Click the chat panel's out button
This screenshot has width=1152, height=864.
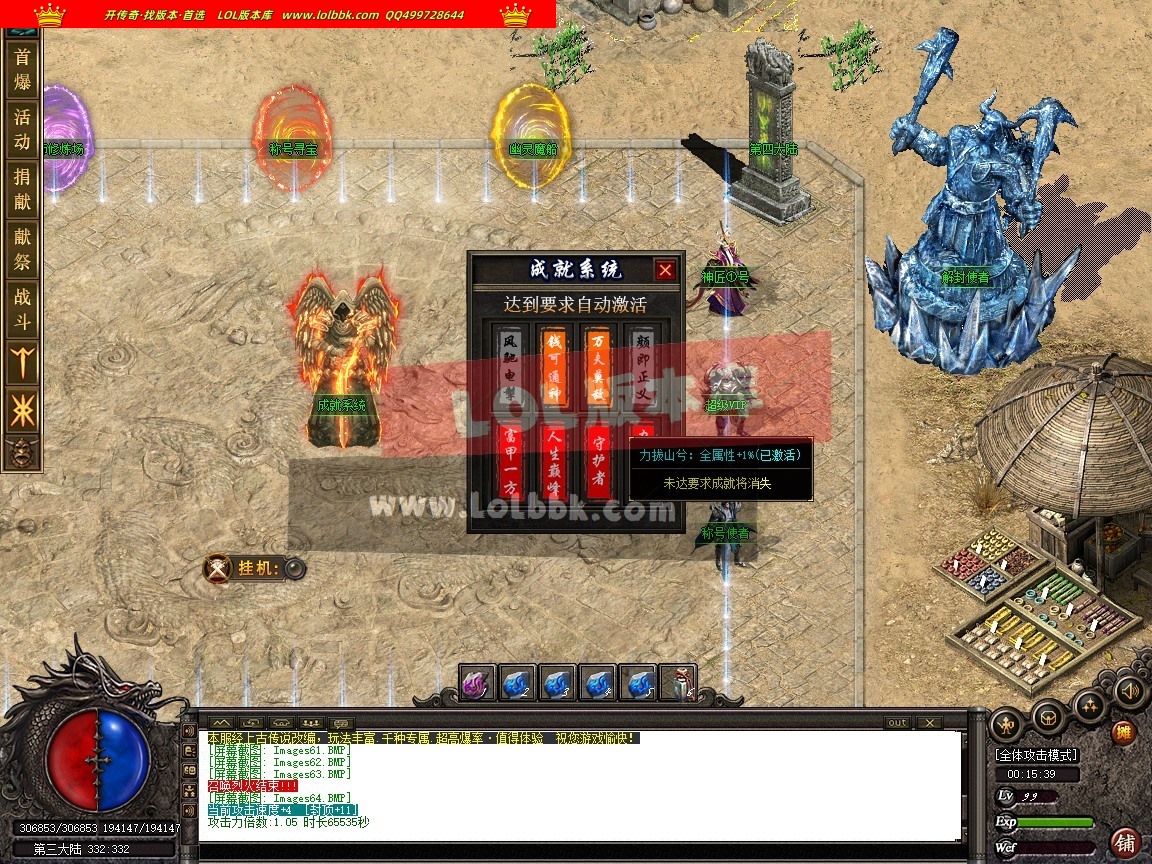pos(897,723)
